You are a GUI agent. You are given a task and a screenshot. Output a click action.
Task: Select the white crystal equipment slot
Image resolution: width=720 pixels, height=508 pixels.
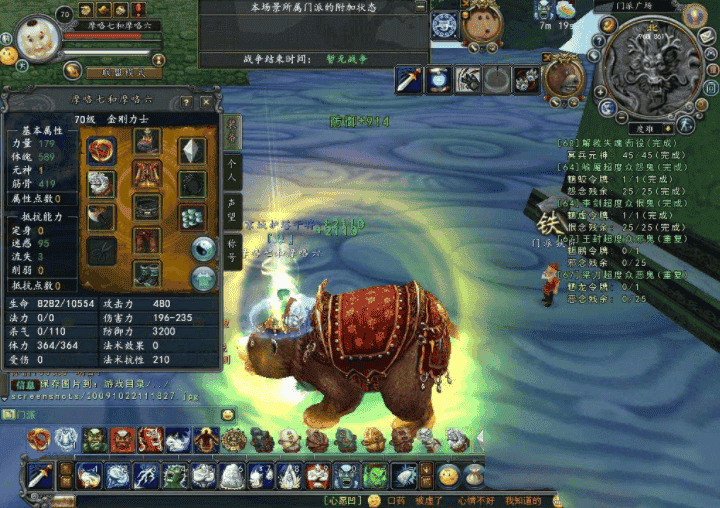(192, 150)
